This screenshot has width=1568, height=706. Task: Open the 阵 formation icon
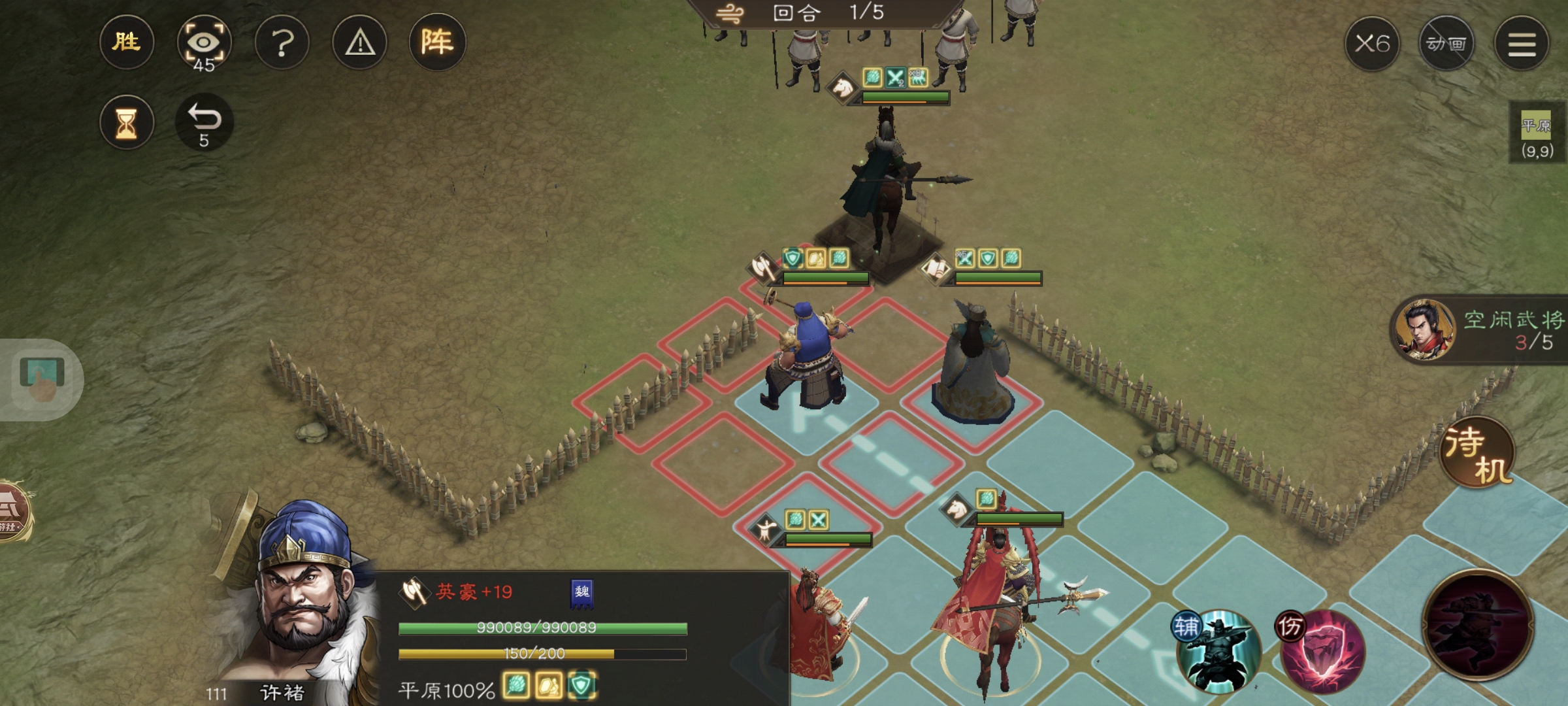(x=436, y=43)
